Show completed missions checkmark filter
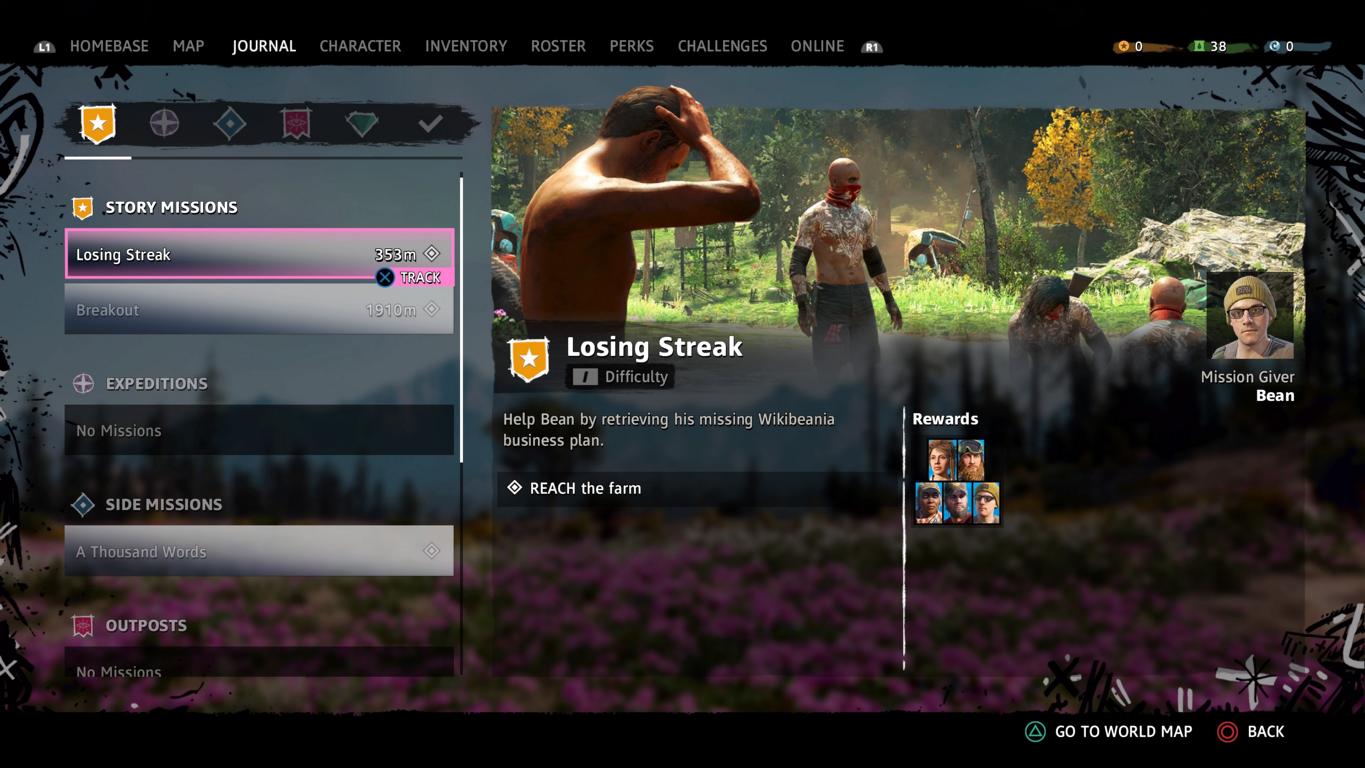 [x=430, y=124]
